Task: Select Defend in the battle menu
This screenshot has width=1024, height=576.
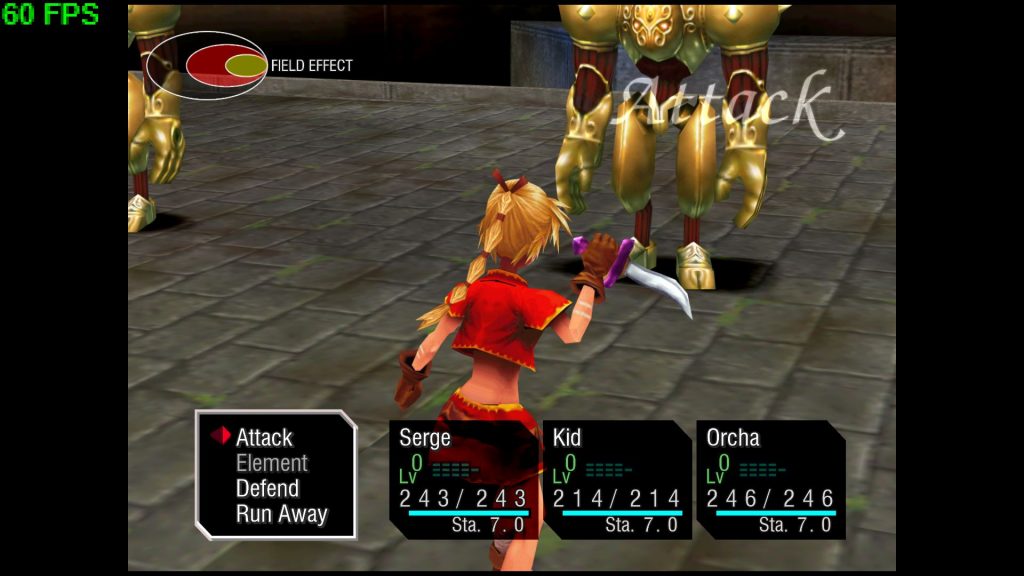Action: point(267,488)
